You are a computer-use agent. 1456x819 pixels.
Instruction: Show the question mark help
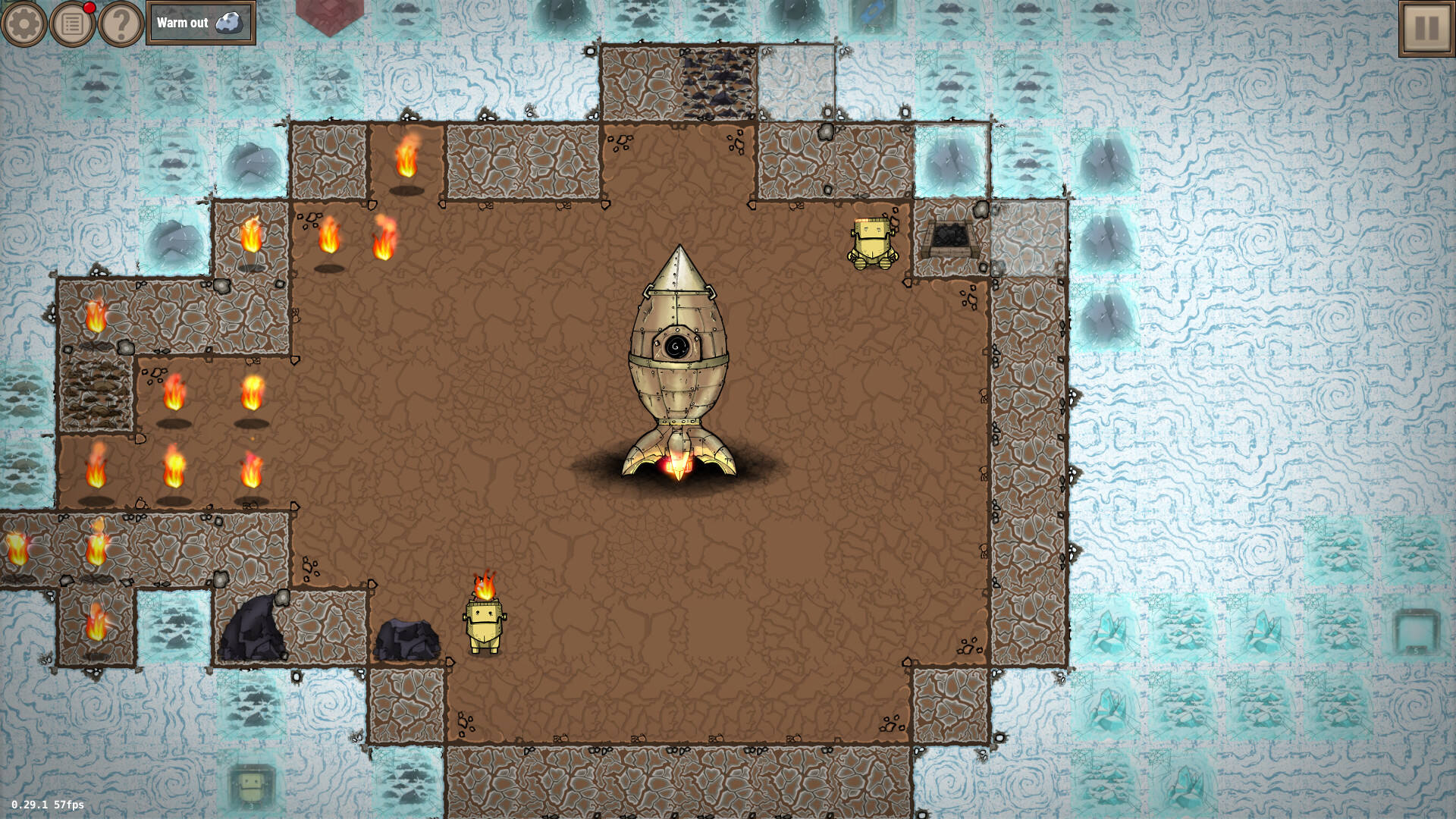(121, 24)
